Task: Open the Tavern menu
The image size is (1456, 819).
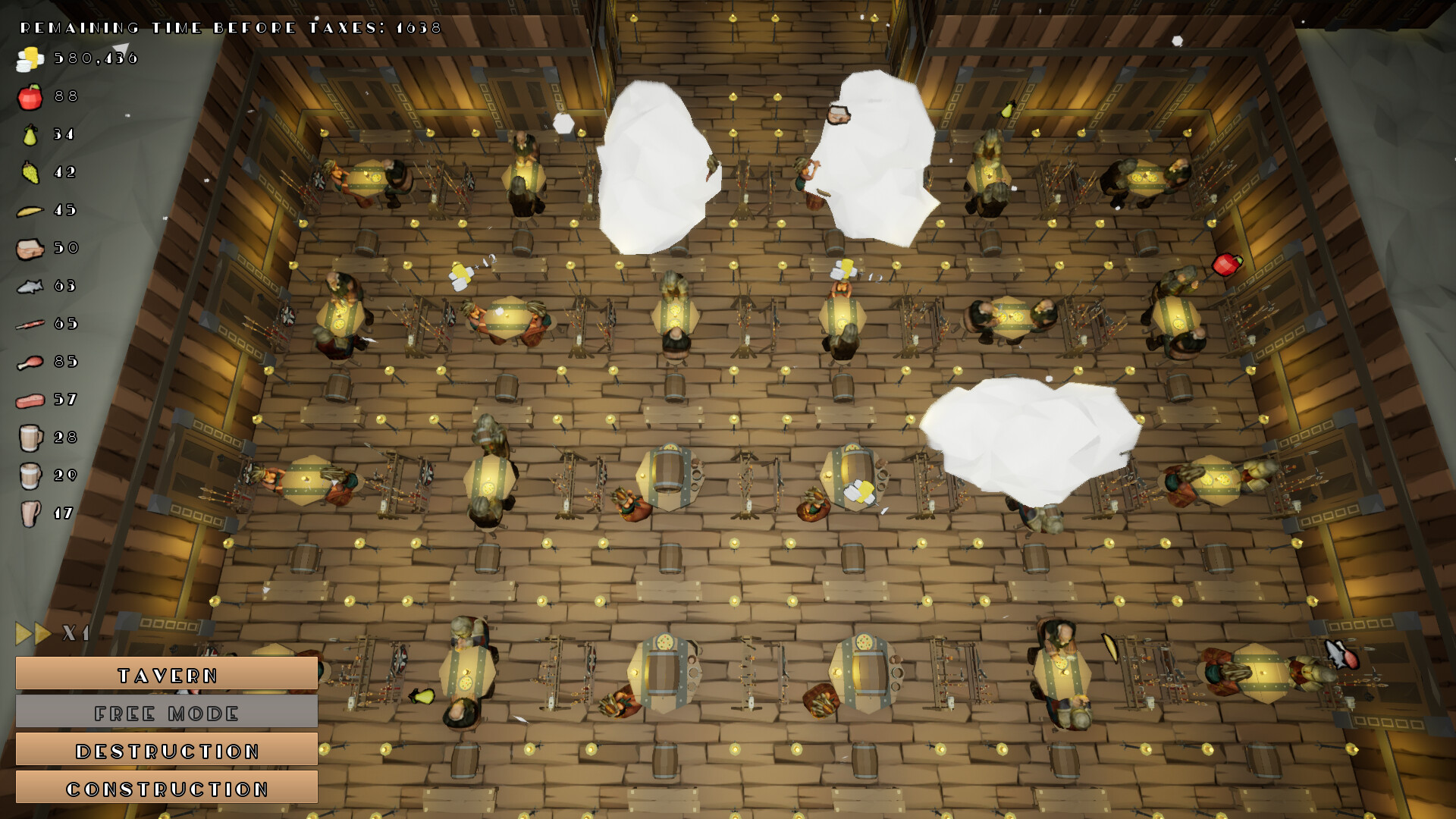Action: [x=167, y=674]
